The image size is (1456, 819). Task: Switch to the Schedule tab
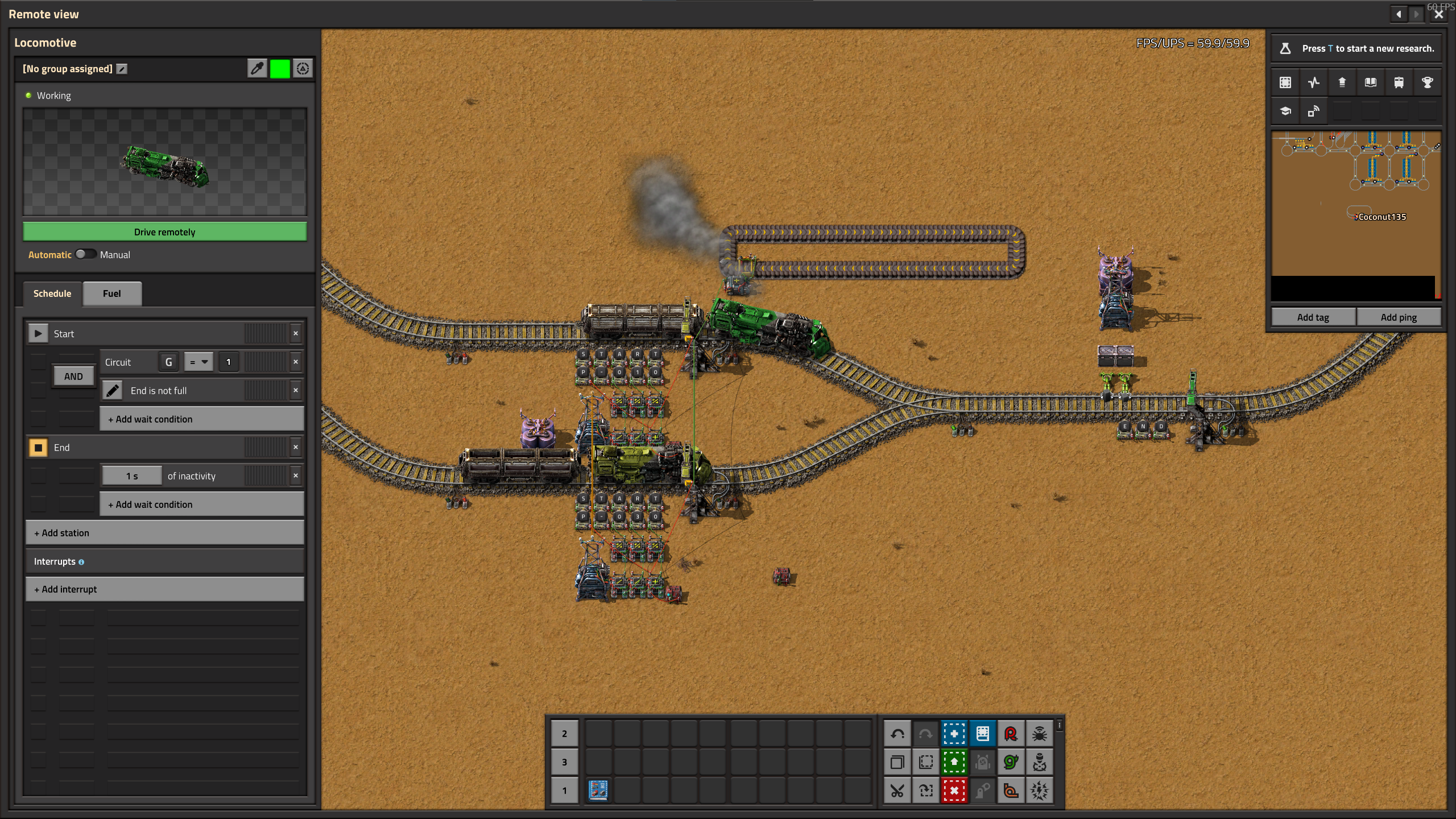point(52,293)
